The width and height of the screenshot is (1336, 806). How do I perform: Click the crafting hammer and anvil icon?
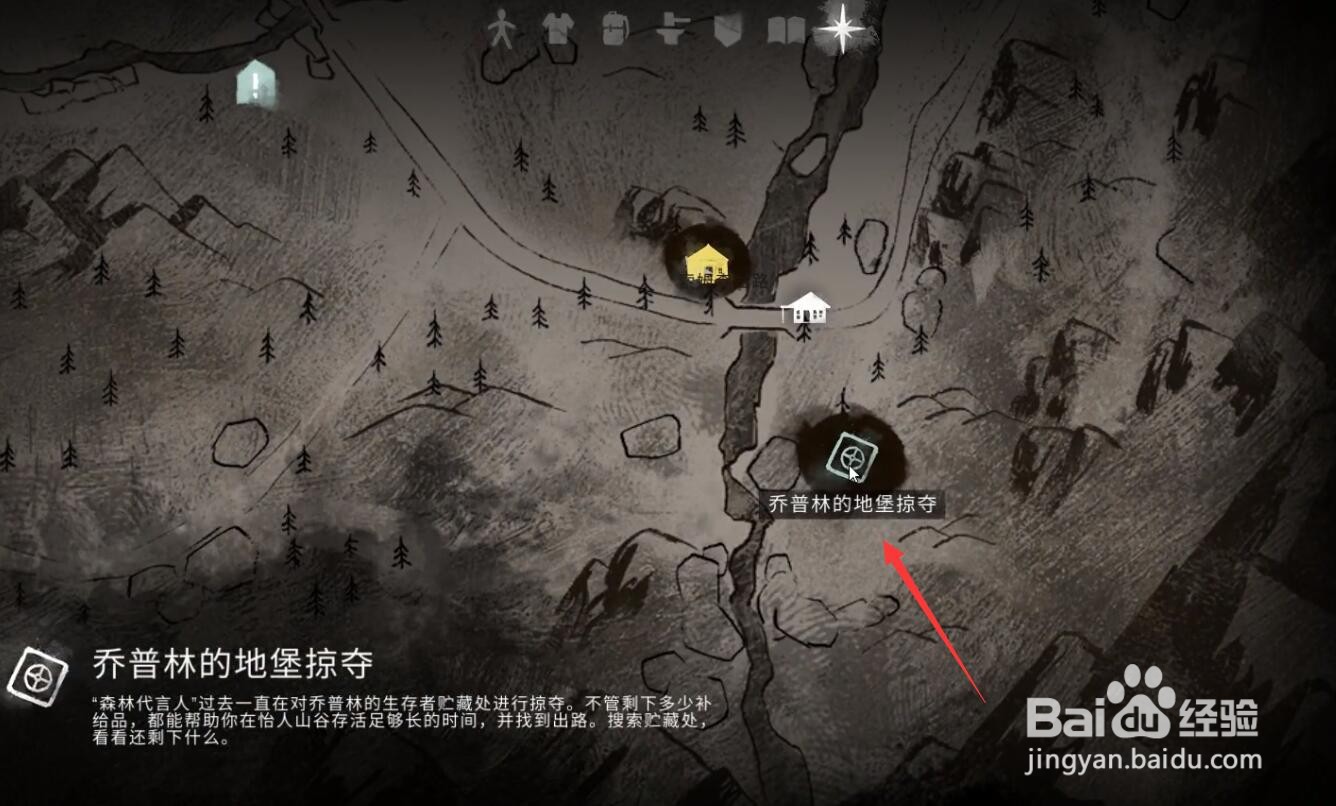coord(672,28)
